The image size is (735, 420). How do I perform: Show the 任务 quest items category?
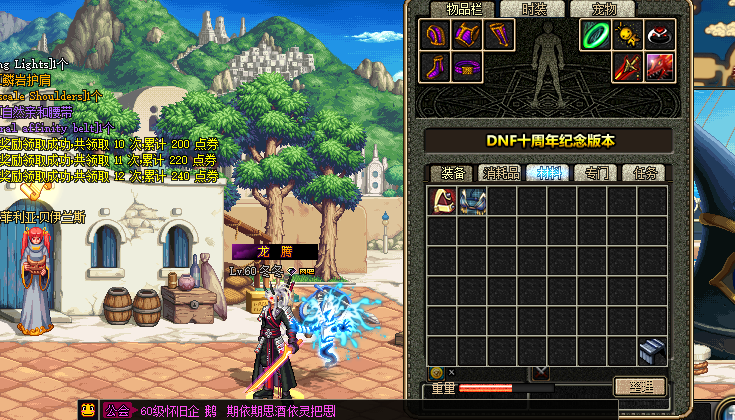(645, 173)
